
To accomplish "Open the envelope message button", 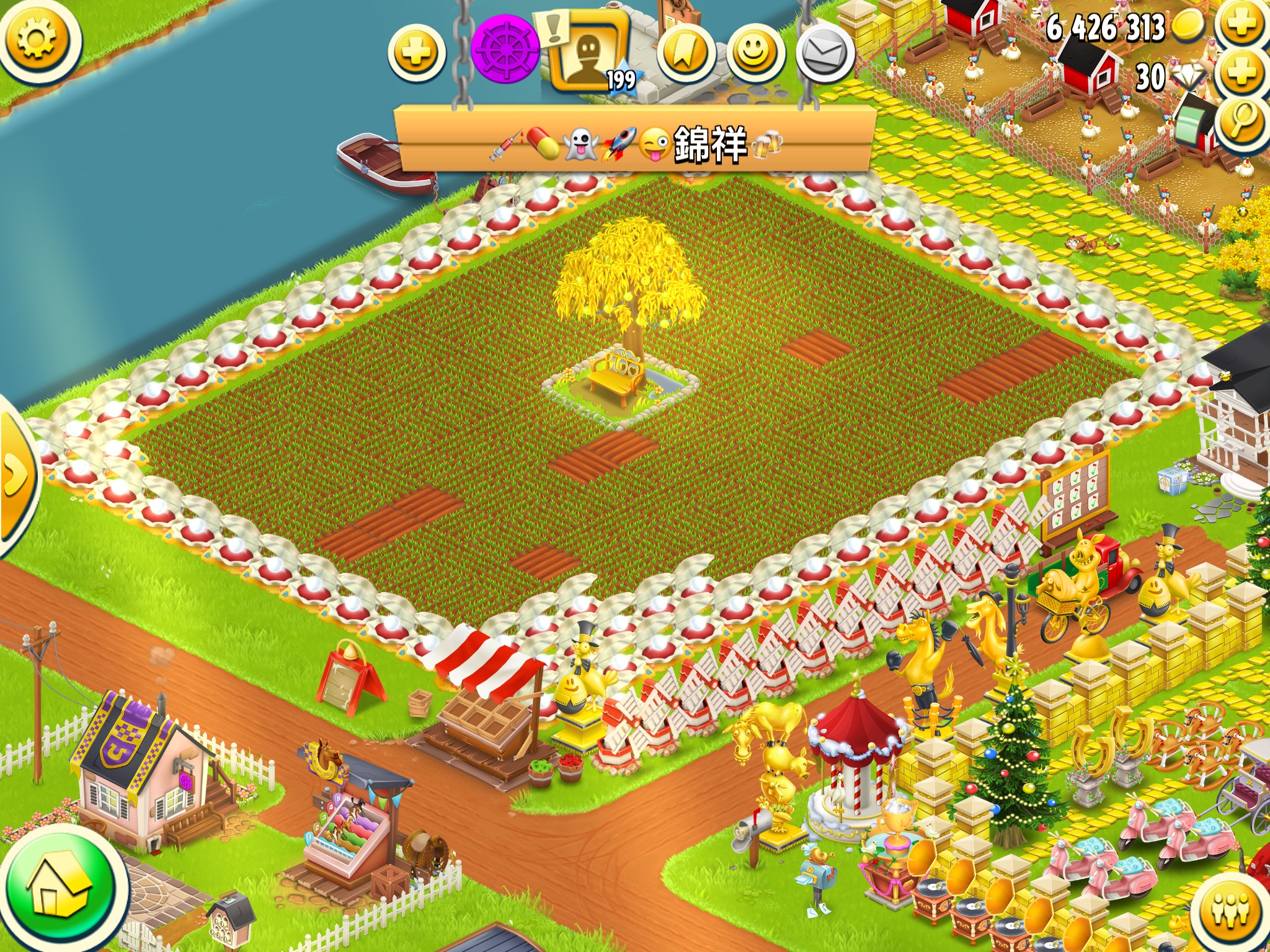I will 825,53.
